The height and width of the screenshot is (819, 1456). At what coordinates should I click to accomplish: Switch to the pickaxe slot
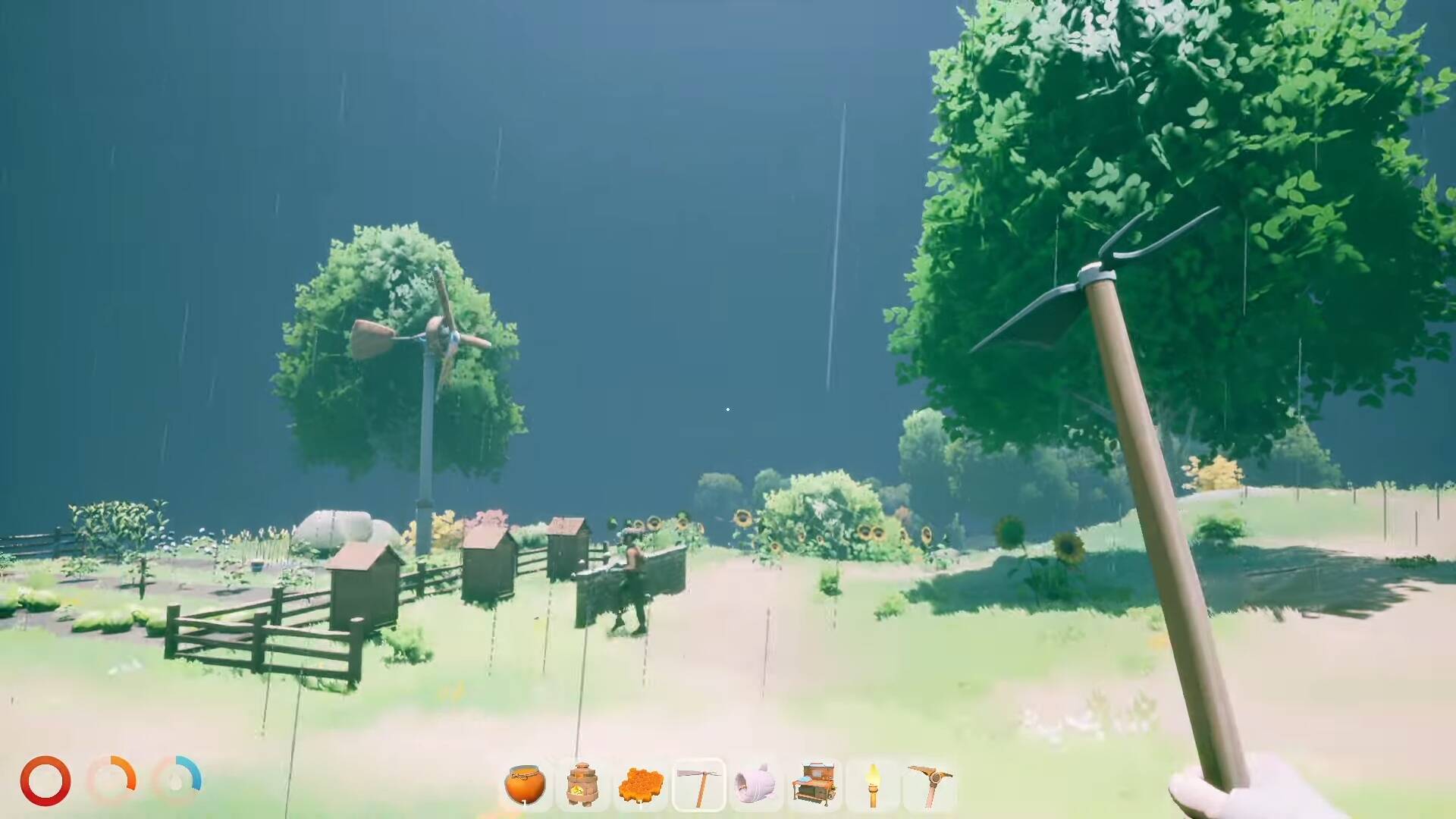[930, 785]
